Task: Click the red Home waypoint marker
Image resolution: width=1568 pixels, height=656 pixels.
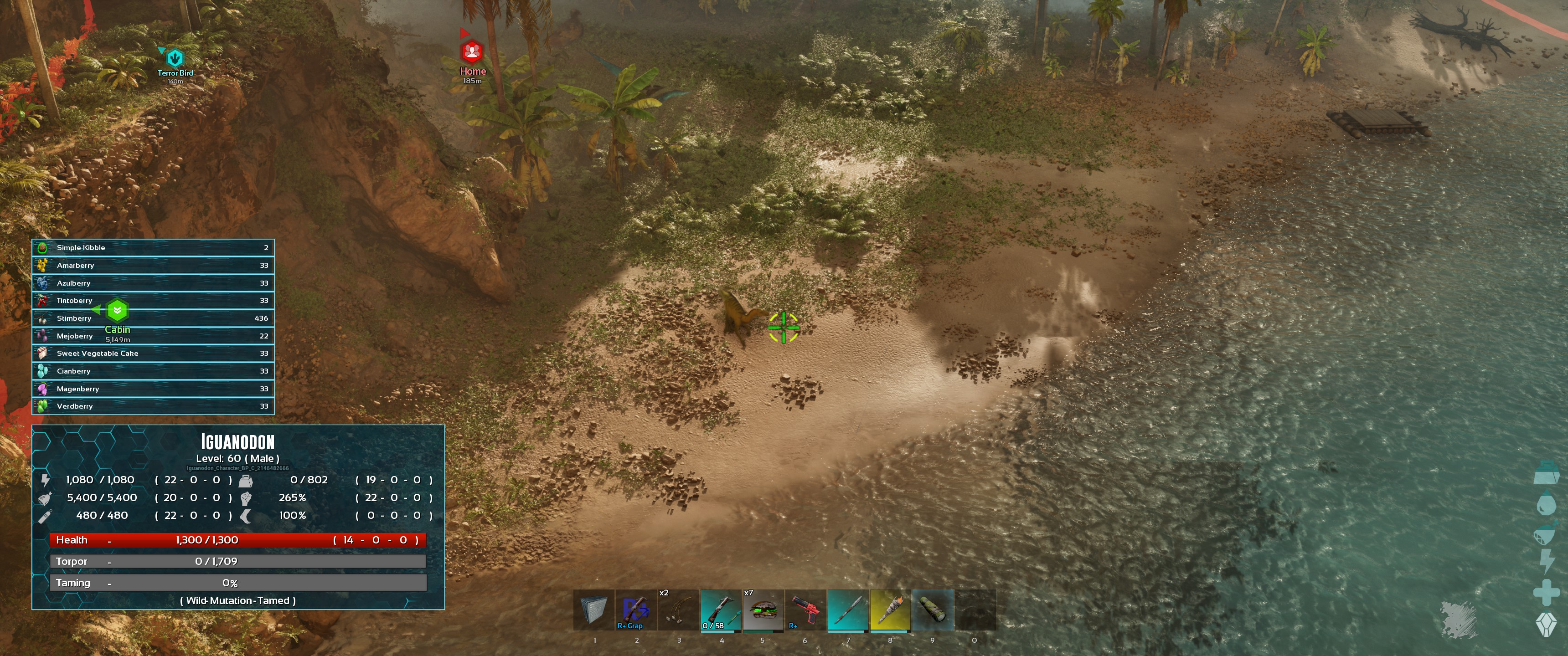Action: click(x=472, y=52)
